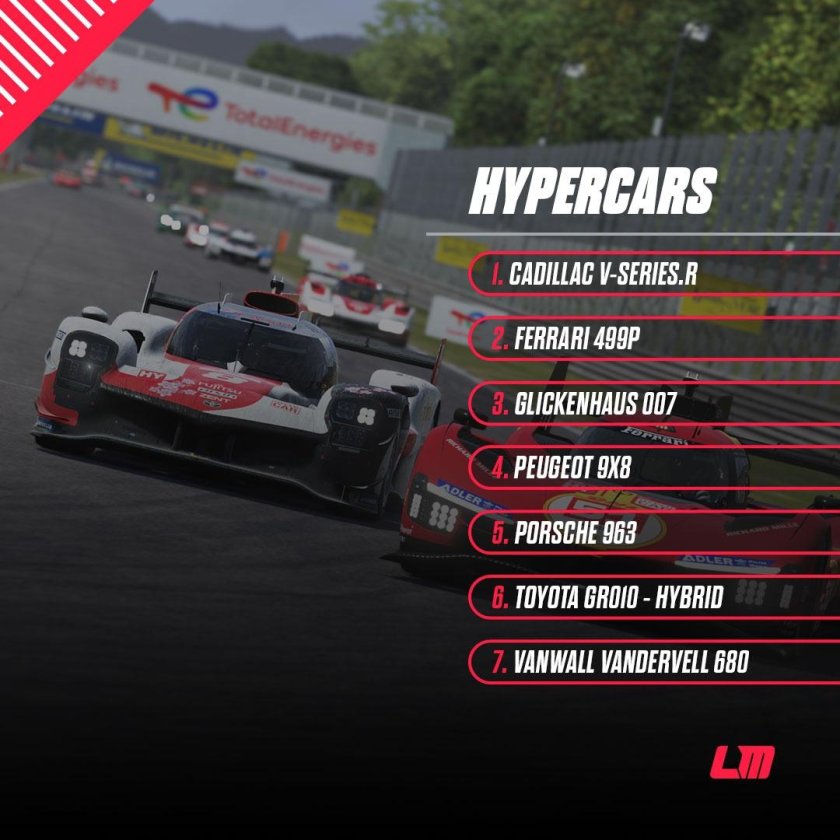The width and height of the screenshot is (840, 840).
Task: Click the red LM logo
Action: click(742, 764)
